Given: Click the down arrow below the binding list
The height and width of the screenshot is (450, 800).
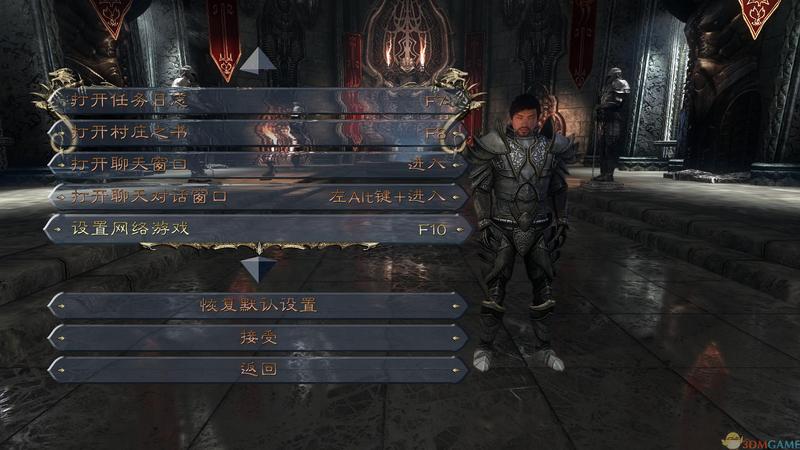Looking at the screenshot, I should pyautogui.click(x=259, y=269).
